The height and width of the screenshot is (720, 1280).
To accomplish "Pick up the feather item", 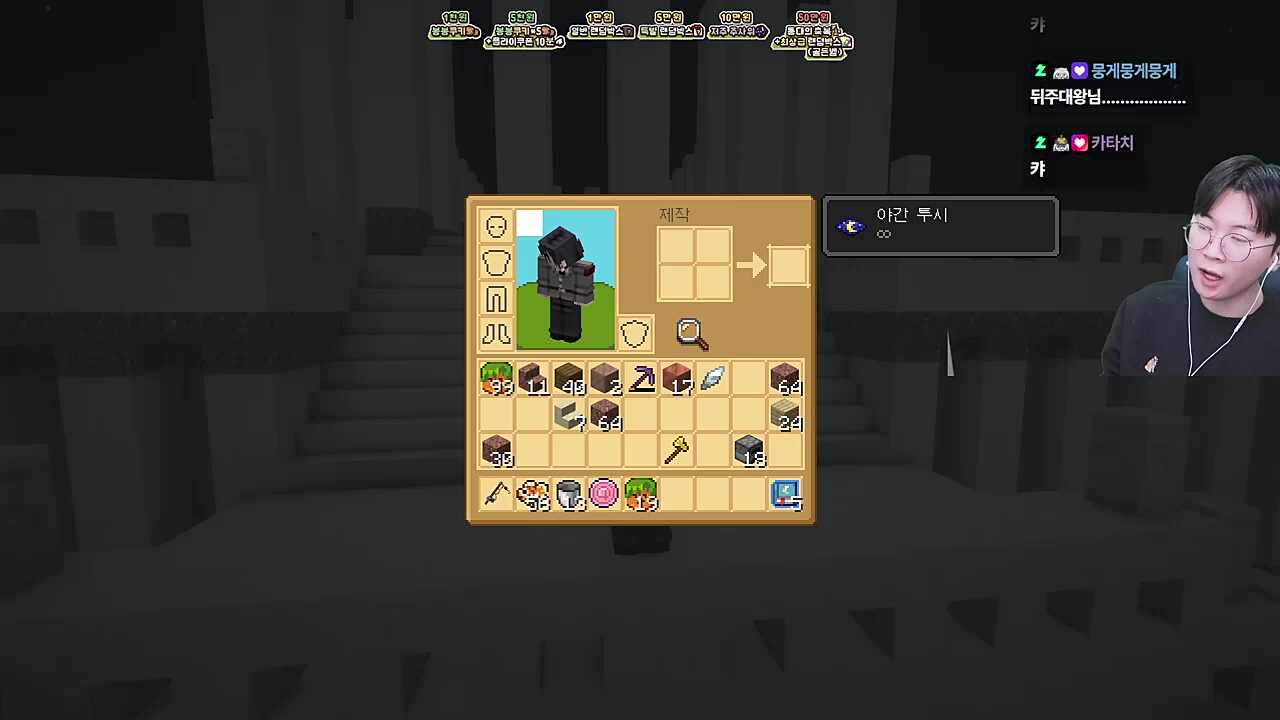I will click(x=713, y=379).
